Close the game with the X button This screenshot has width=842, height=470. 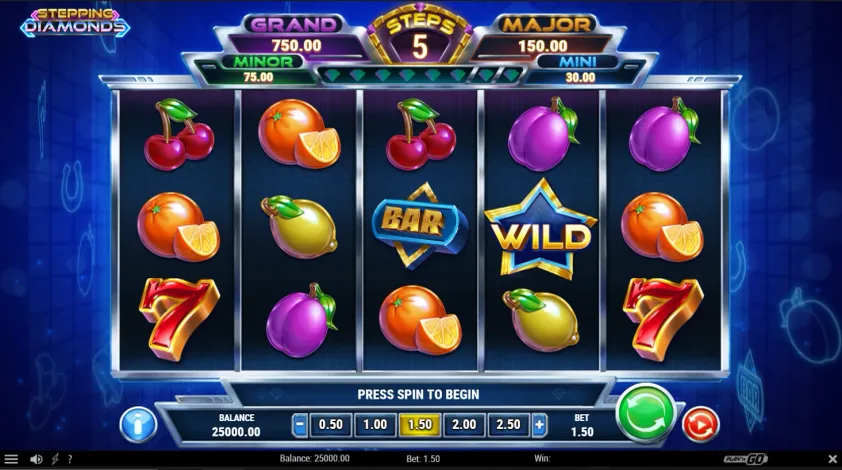(832, 459)
